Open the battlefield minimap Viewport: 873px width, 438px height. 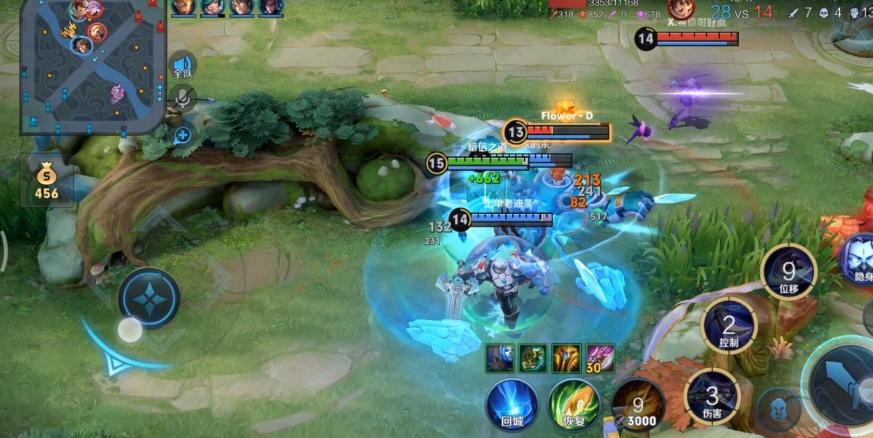click(92, 66)
